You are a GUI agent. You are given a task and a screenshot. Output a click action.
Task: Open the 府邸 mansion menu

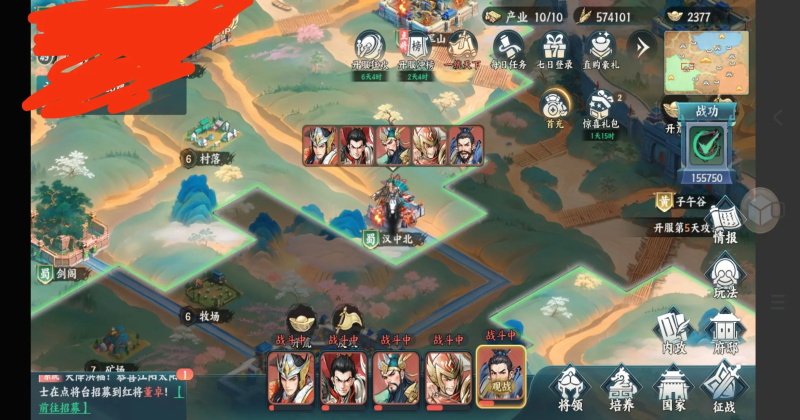[726, 333]
